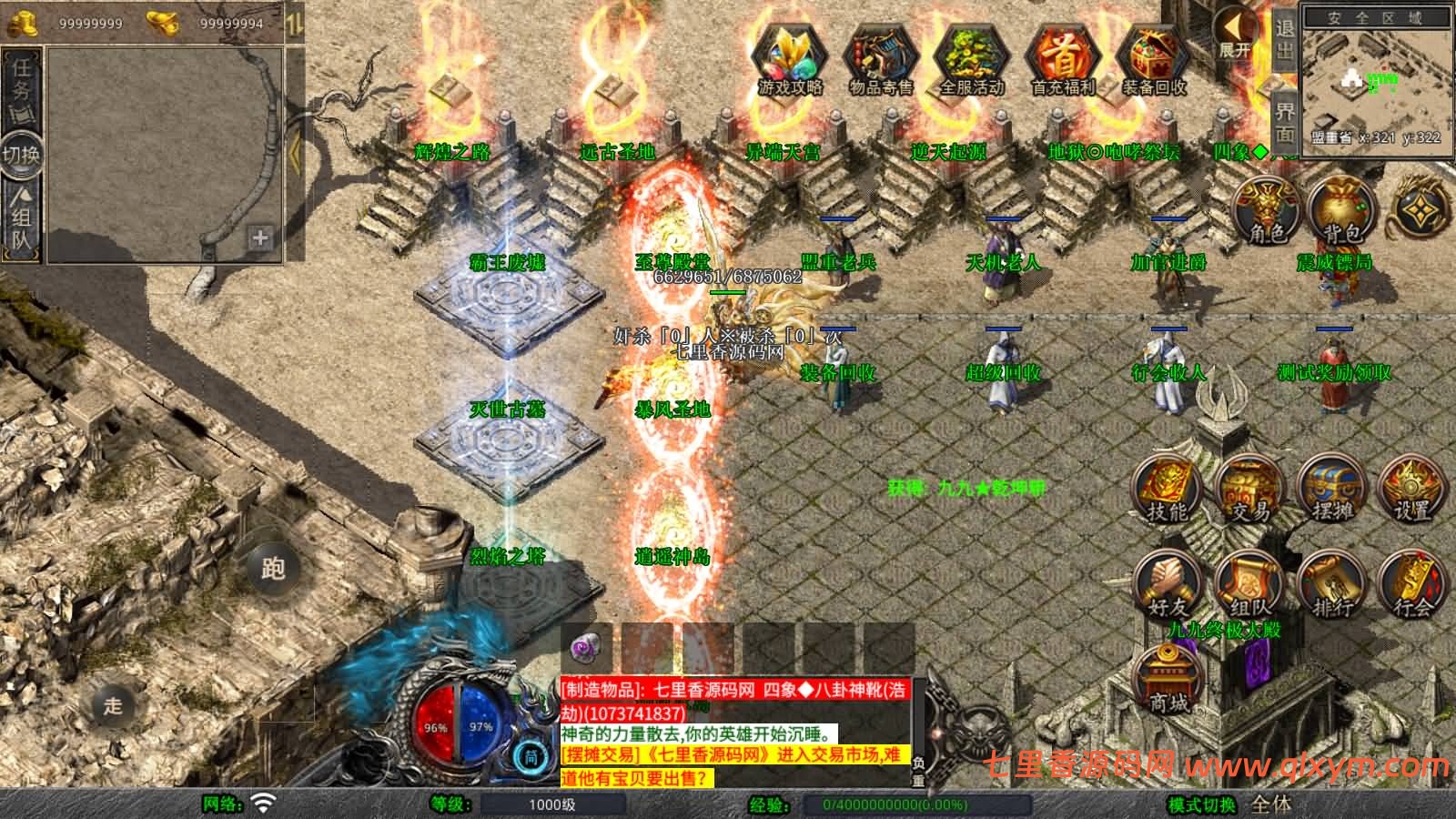This screenshot has width=1456, height=819.
Task: Open the 技能 skills menu
Action: point(1168,490)
